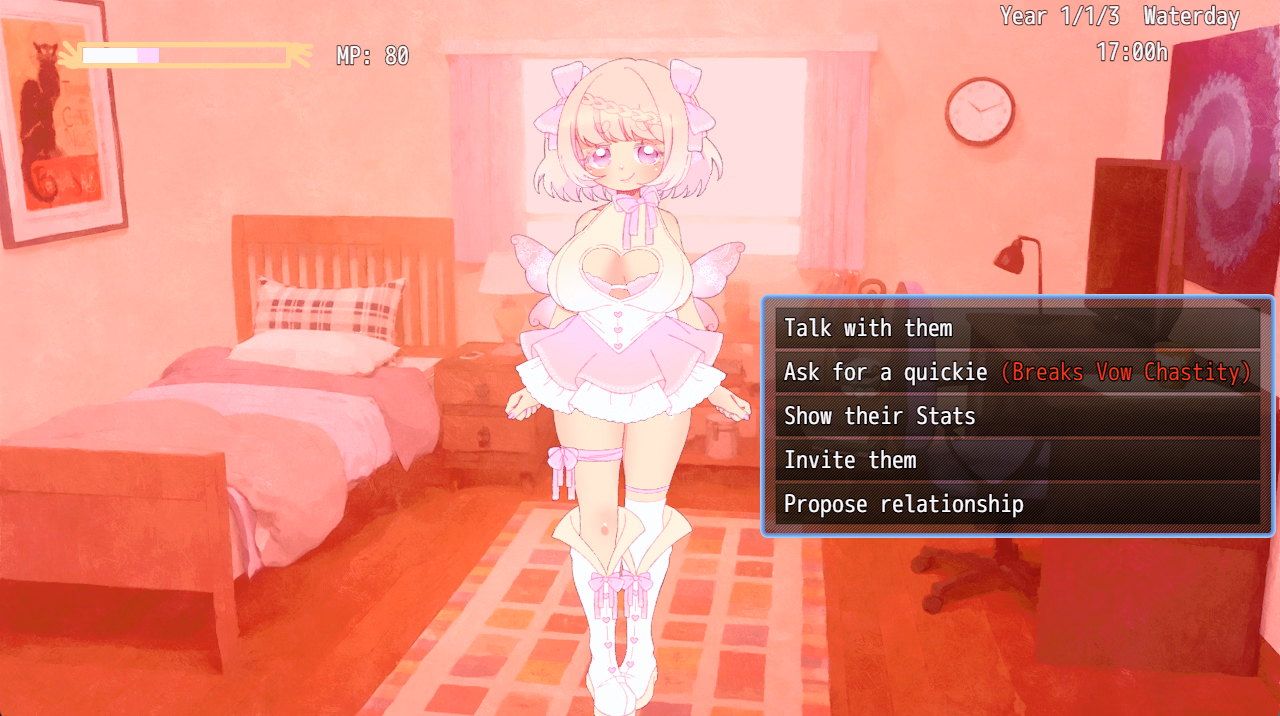Pick the "Invite them" choice
Screen dimensions: 1280x716
tap(1016, 460)
